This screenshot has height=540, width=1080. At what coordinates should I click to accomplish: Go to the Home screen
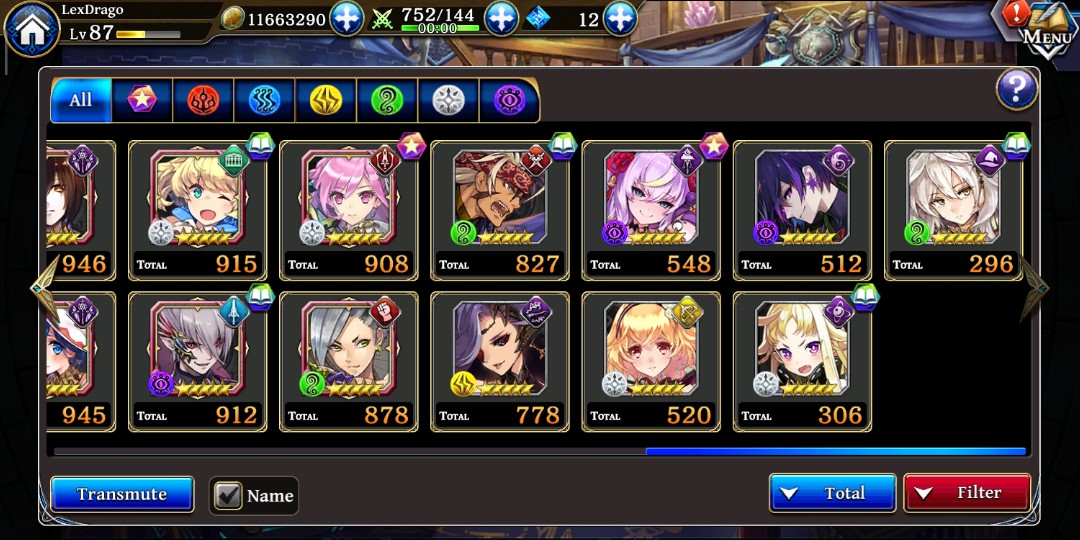click(32, 29)
